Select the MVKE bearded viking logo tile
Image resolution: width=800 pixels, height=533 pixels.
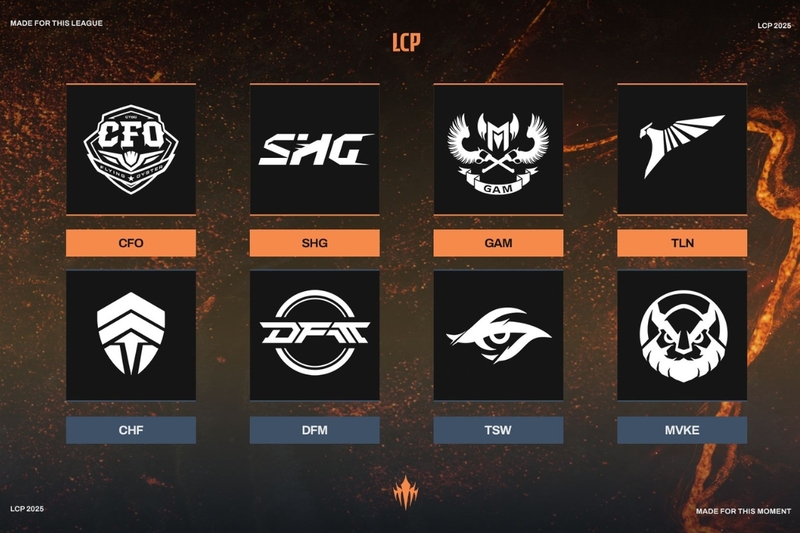(682, 335)
